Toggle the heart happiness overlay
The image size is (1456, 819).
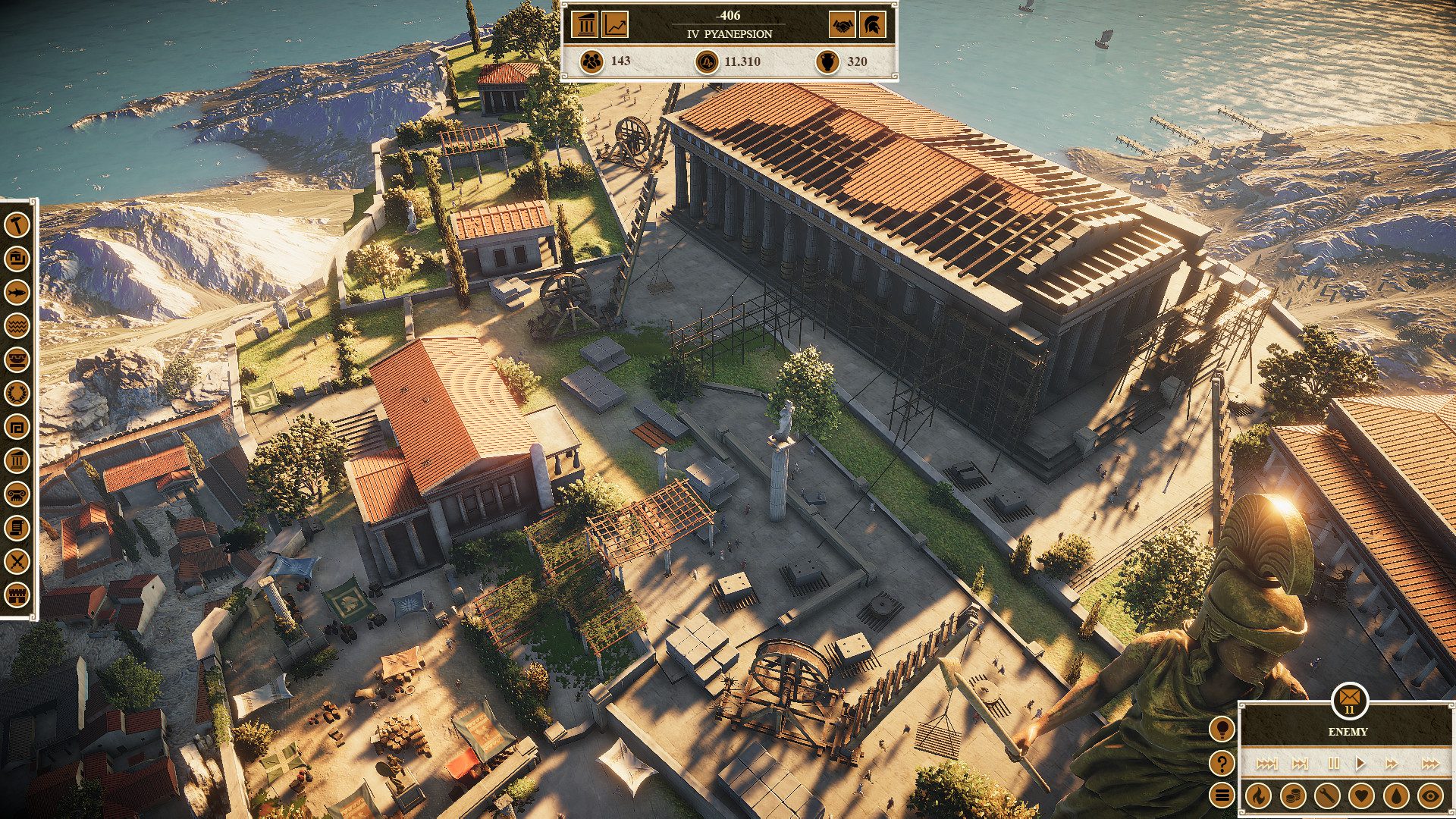click(x=1360, y=796)
